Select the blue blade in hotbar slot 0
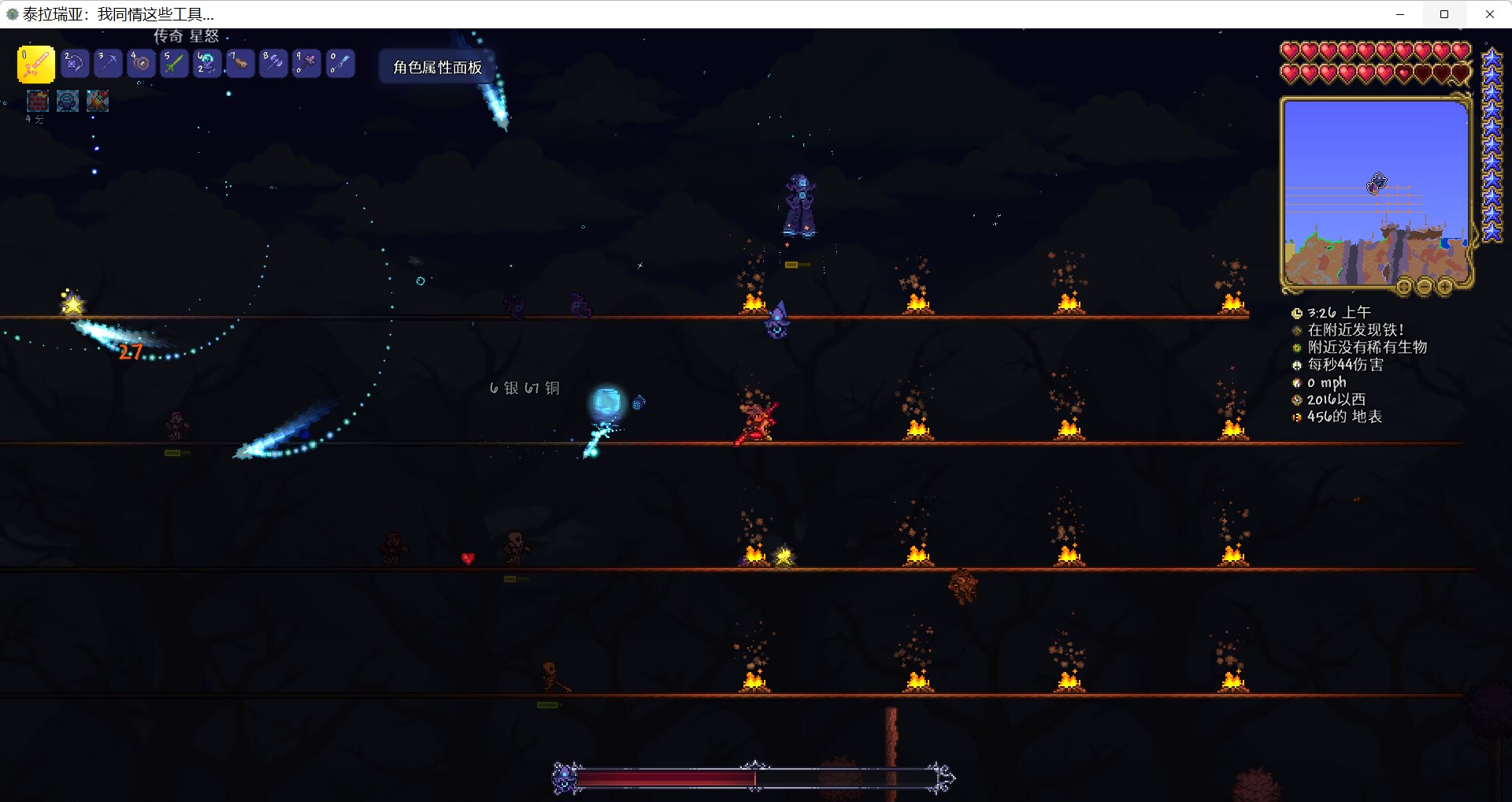 (340, 63)
